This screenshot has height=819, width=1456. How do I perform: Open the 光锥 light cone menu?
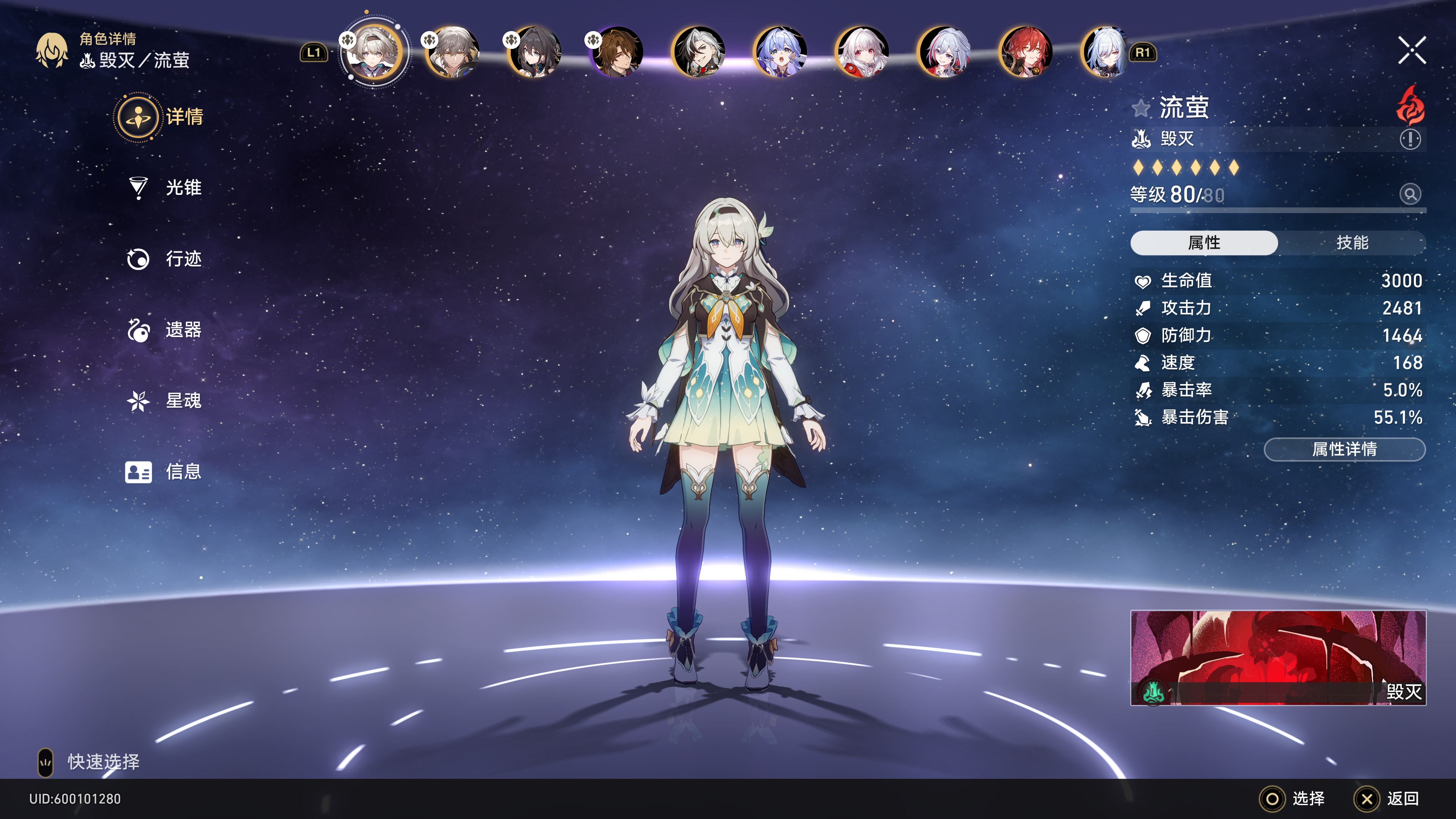(x=182, y=188)
